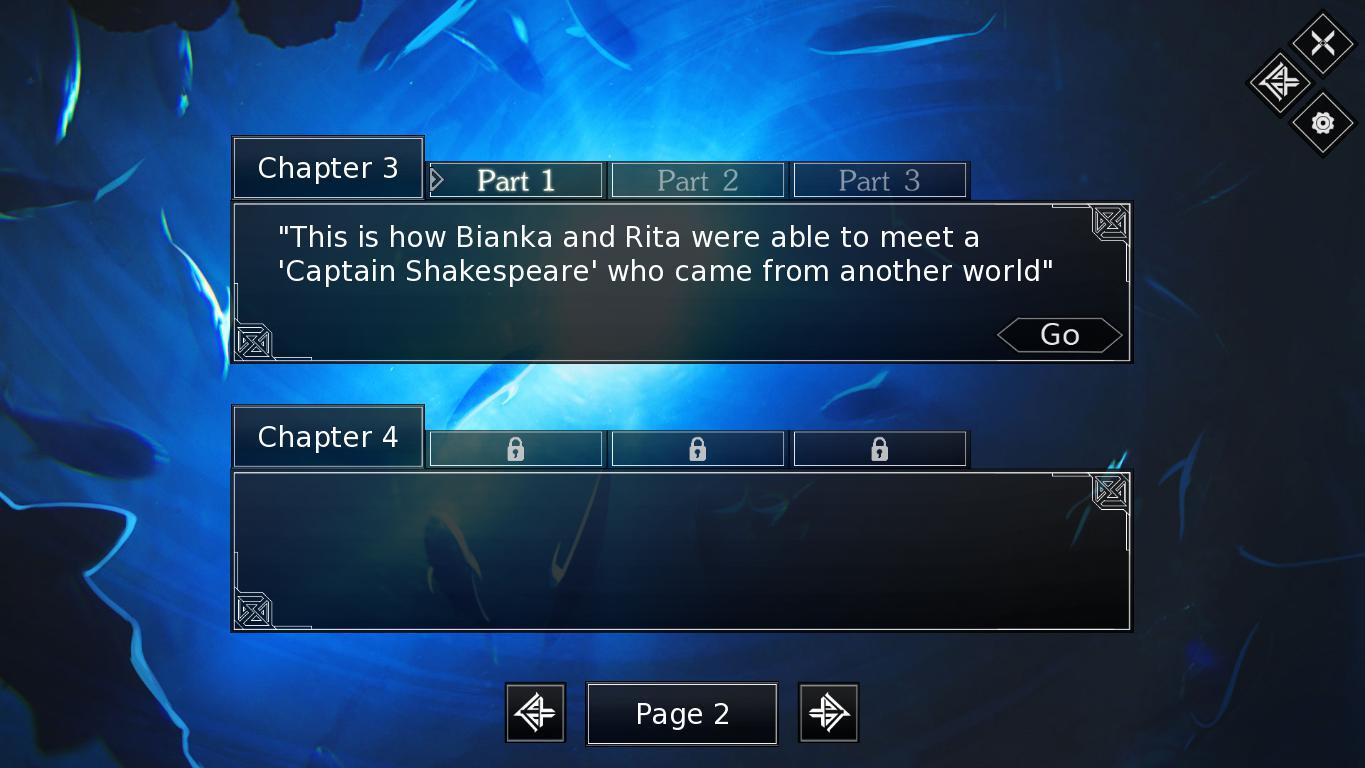Click the empty Chapter 4 description panel
The image size is (1365, 768).
click(681, 550)
